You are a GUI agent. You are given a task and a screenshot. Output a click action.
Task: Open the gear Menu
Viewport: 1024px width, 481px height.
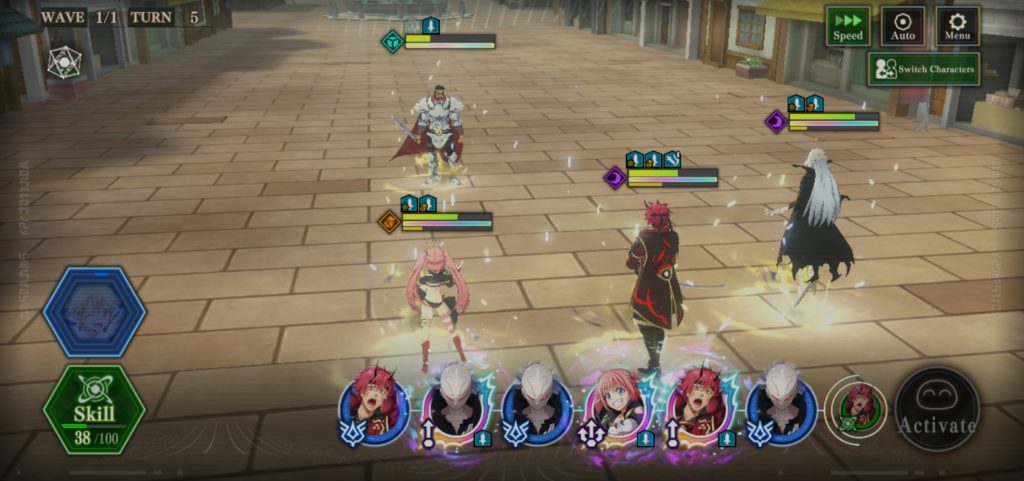tap(957, 26)
